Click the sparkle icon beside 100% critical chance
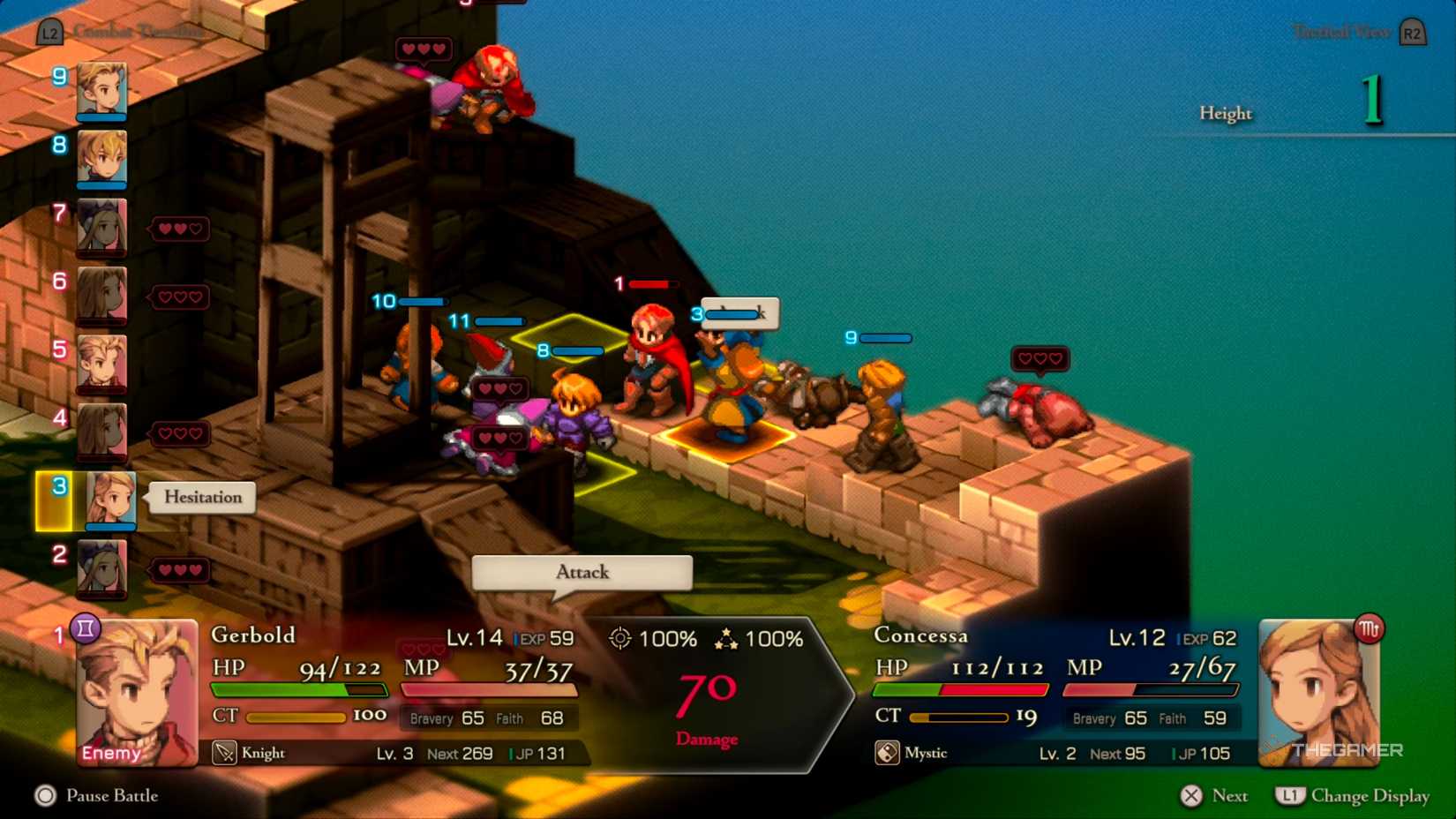Viewport: 1456px width, 819px height. pos(729,637)
